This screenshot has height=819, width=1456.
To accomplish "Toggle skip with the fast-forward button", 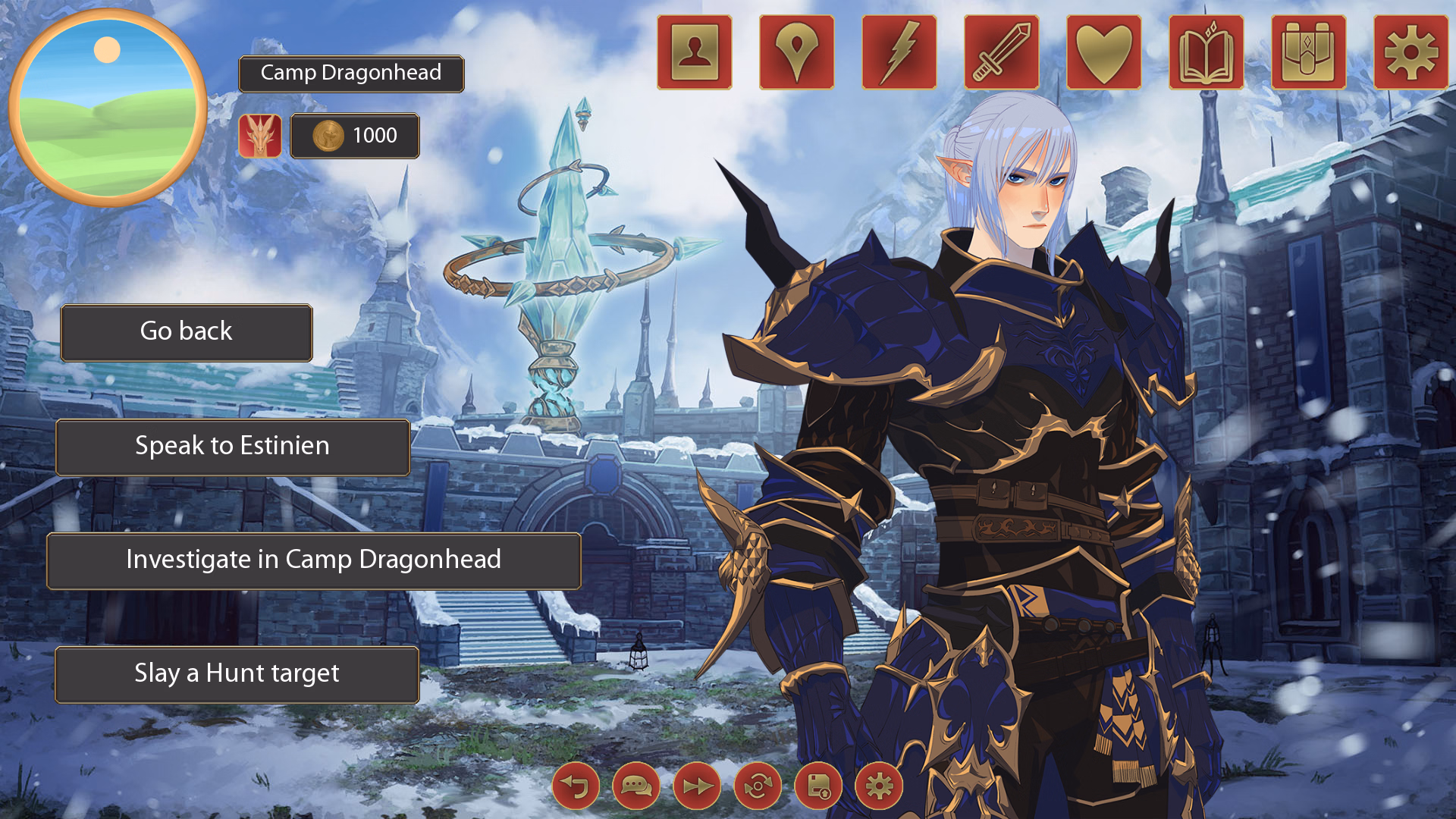I will (x=697, y=786).
